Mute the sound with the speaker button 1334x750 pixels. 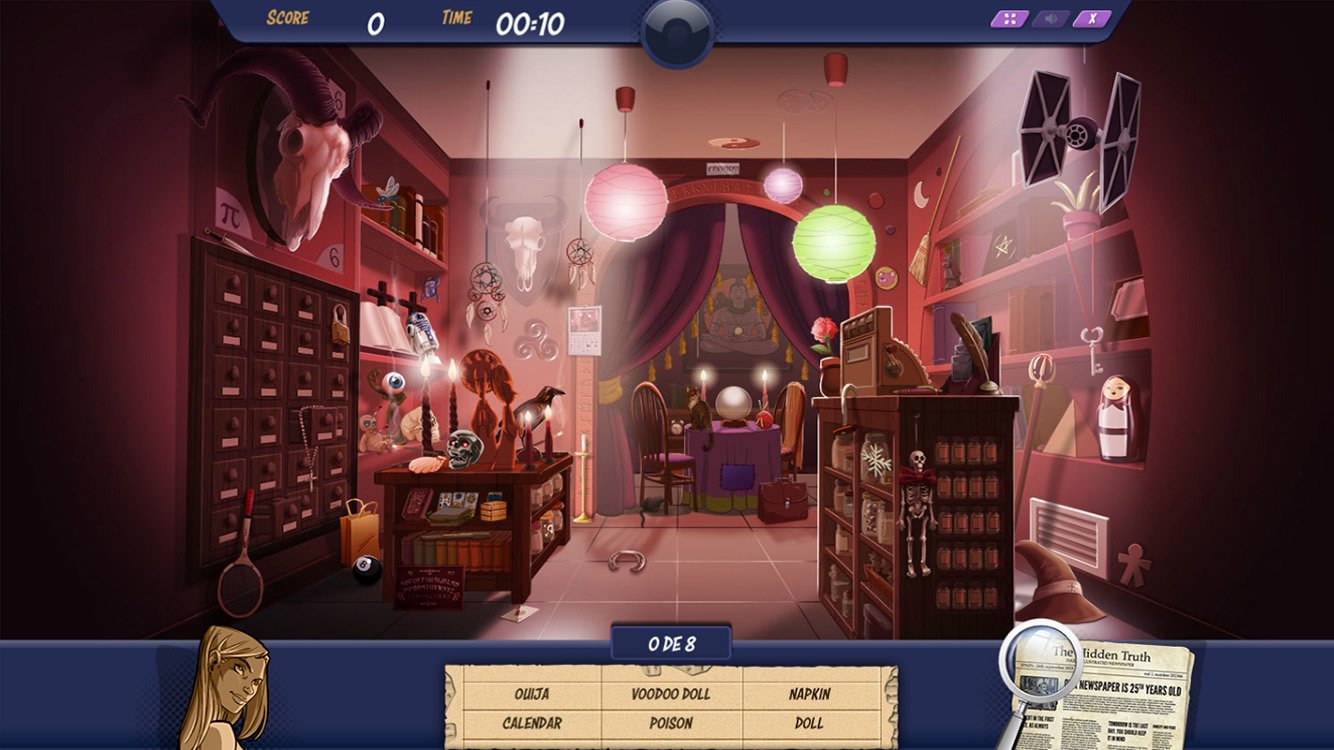point(1051,18)
